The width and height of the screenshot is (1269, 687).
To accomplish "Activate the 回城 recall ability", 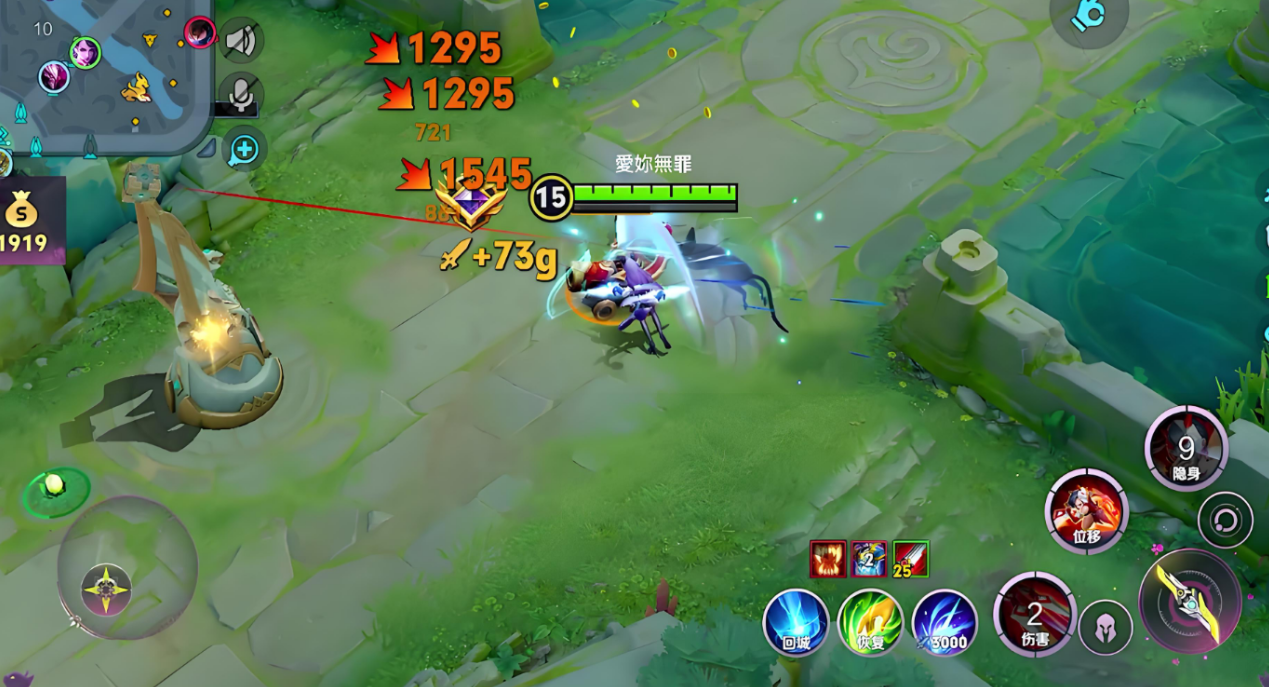I will point(796,623).
